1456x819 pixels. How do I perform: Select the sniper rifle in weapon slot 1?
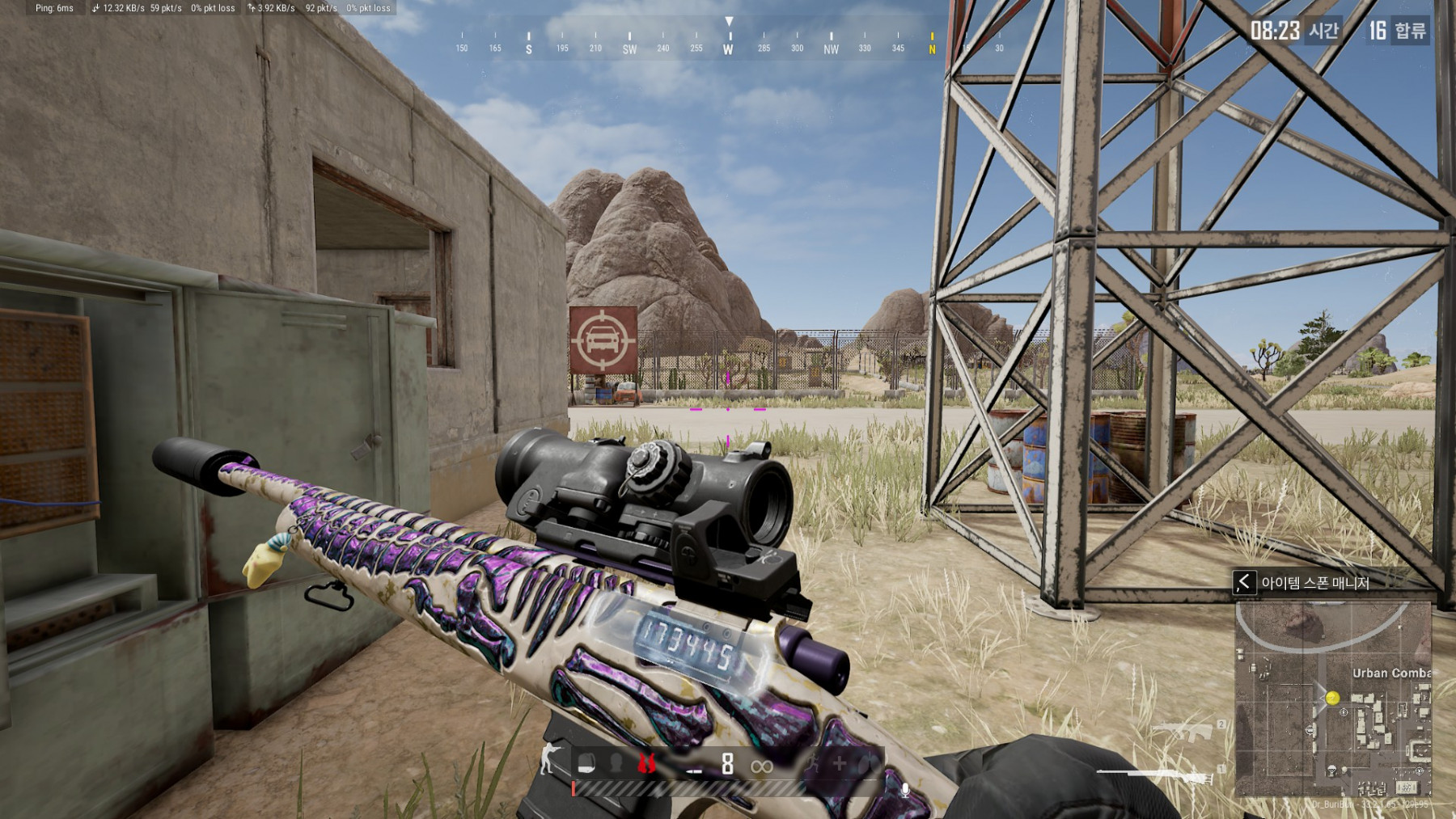1157,775
